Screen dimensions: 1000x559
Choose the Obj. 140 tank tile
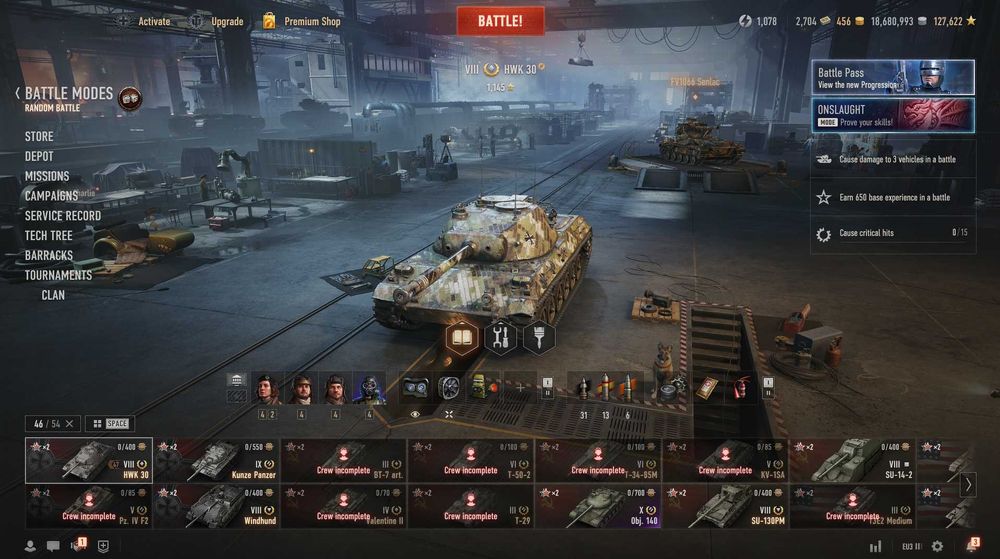coord(598,506)
